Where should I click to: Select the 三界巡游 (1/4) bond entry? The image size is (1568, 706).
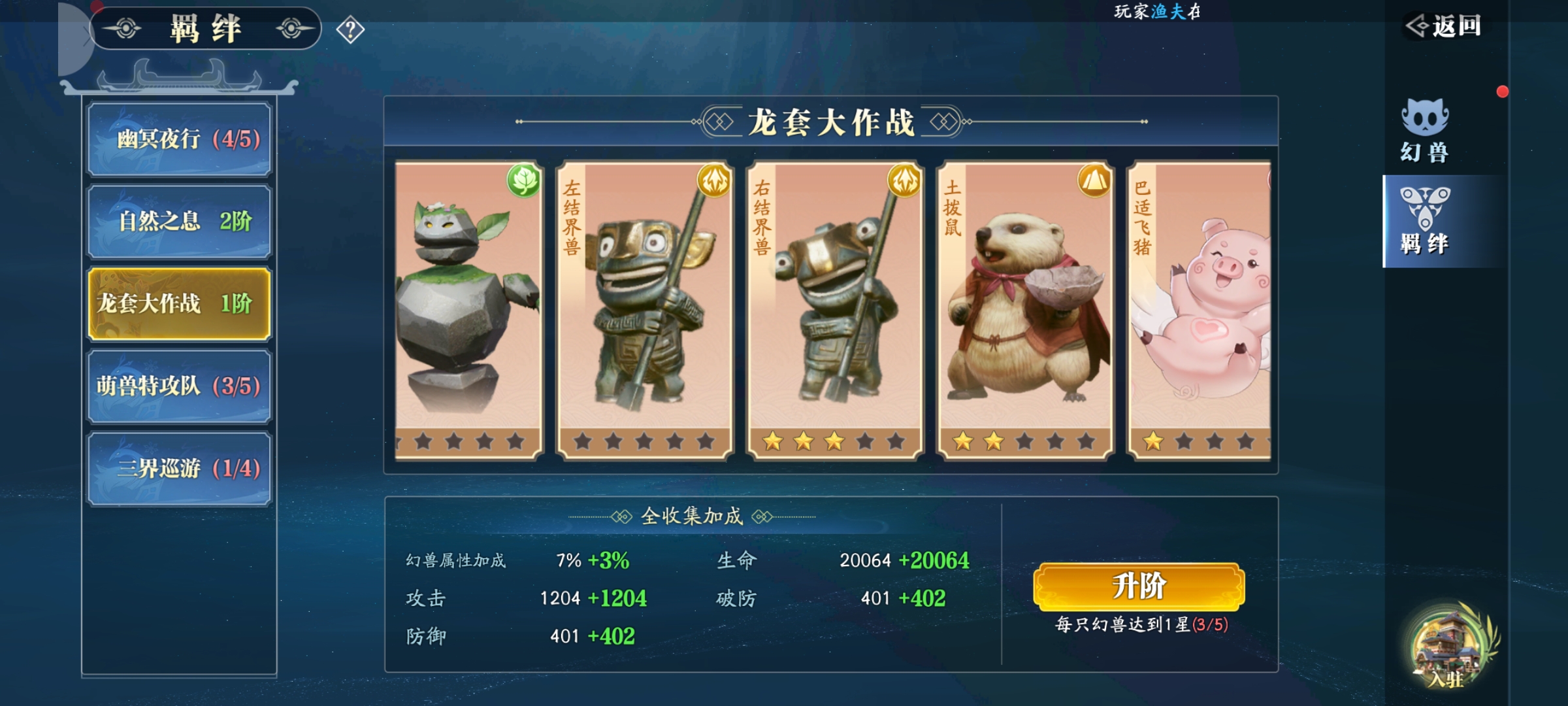179,469
